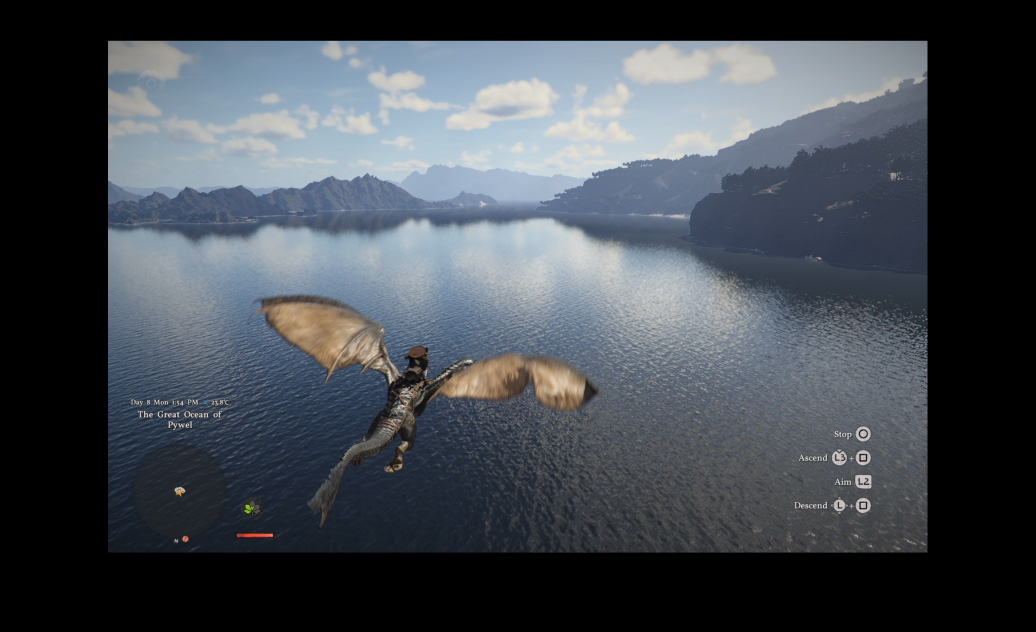
Task: Select the green leaf icon beside the minimap
Action: [250, 508]
